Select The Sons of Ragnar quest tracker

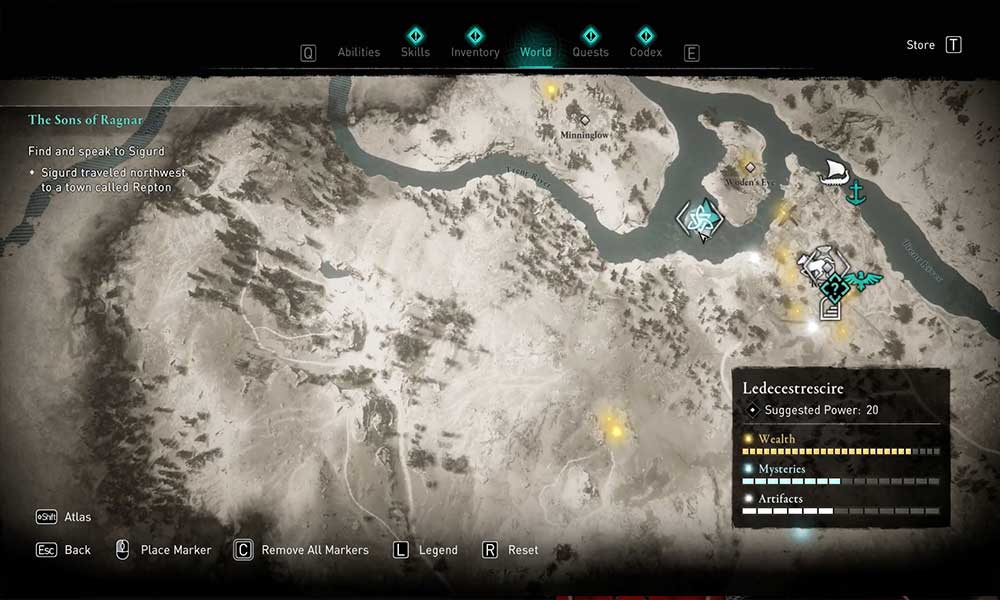[x=85, y=120]
